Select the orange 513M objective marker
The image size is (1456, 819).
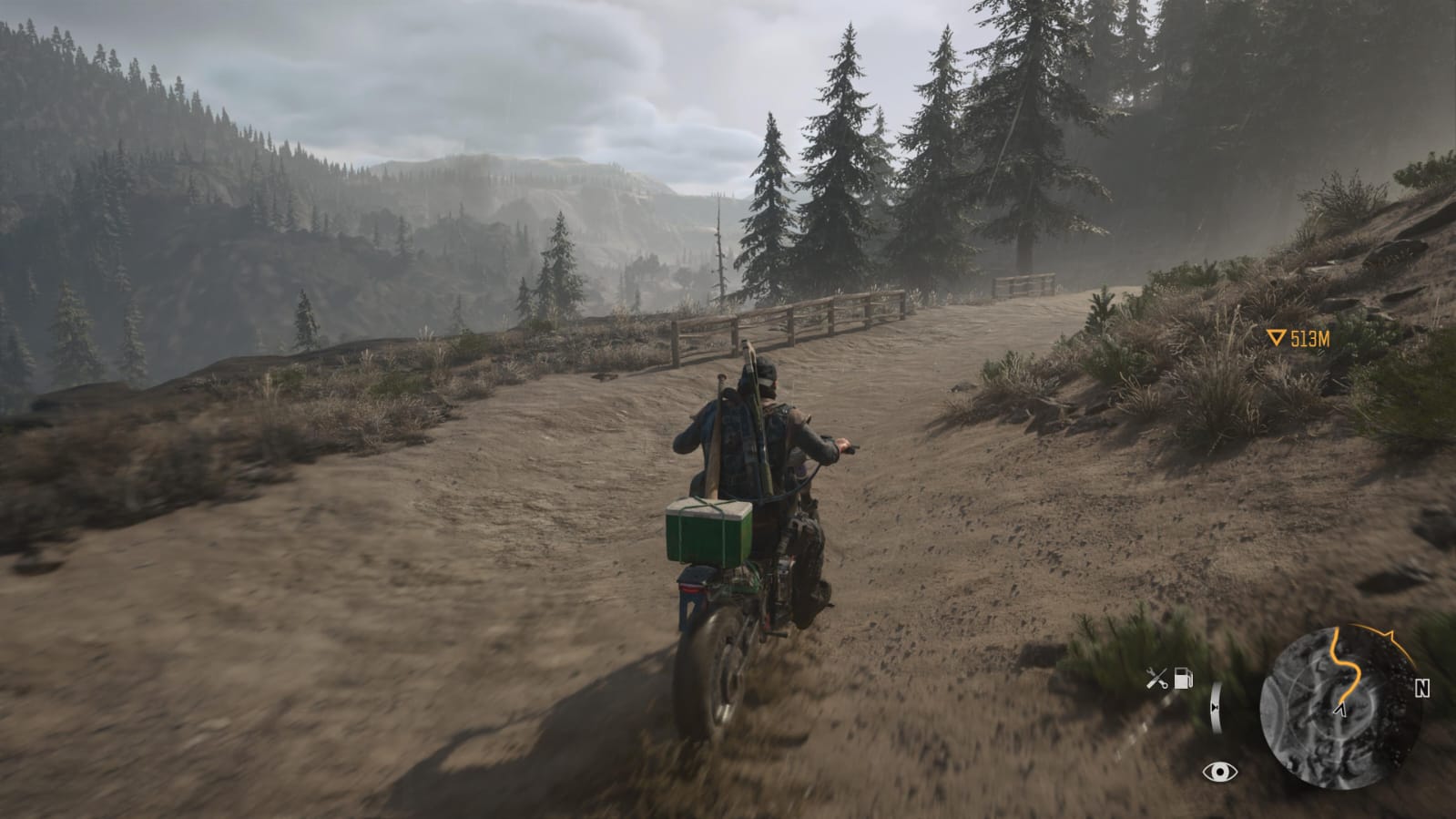[x=1300, y=339]
